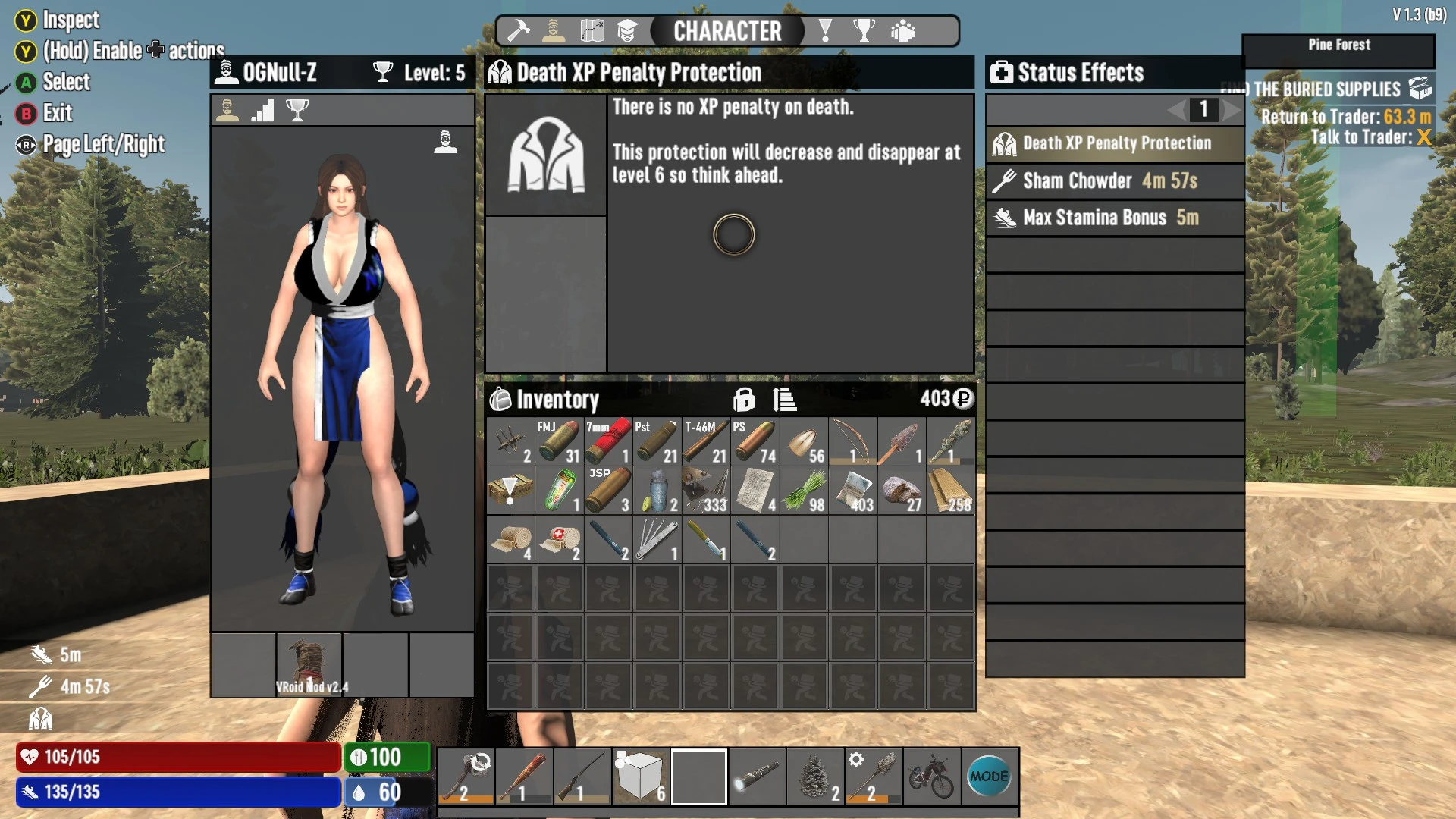Open the quests trophy icon in top bar
Screen dimensions: 1456x819
(x=865, y=31)
